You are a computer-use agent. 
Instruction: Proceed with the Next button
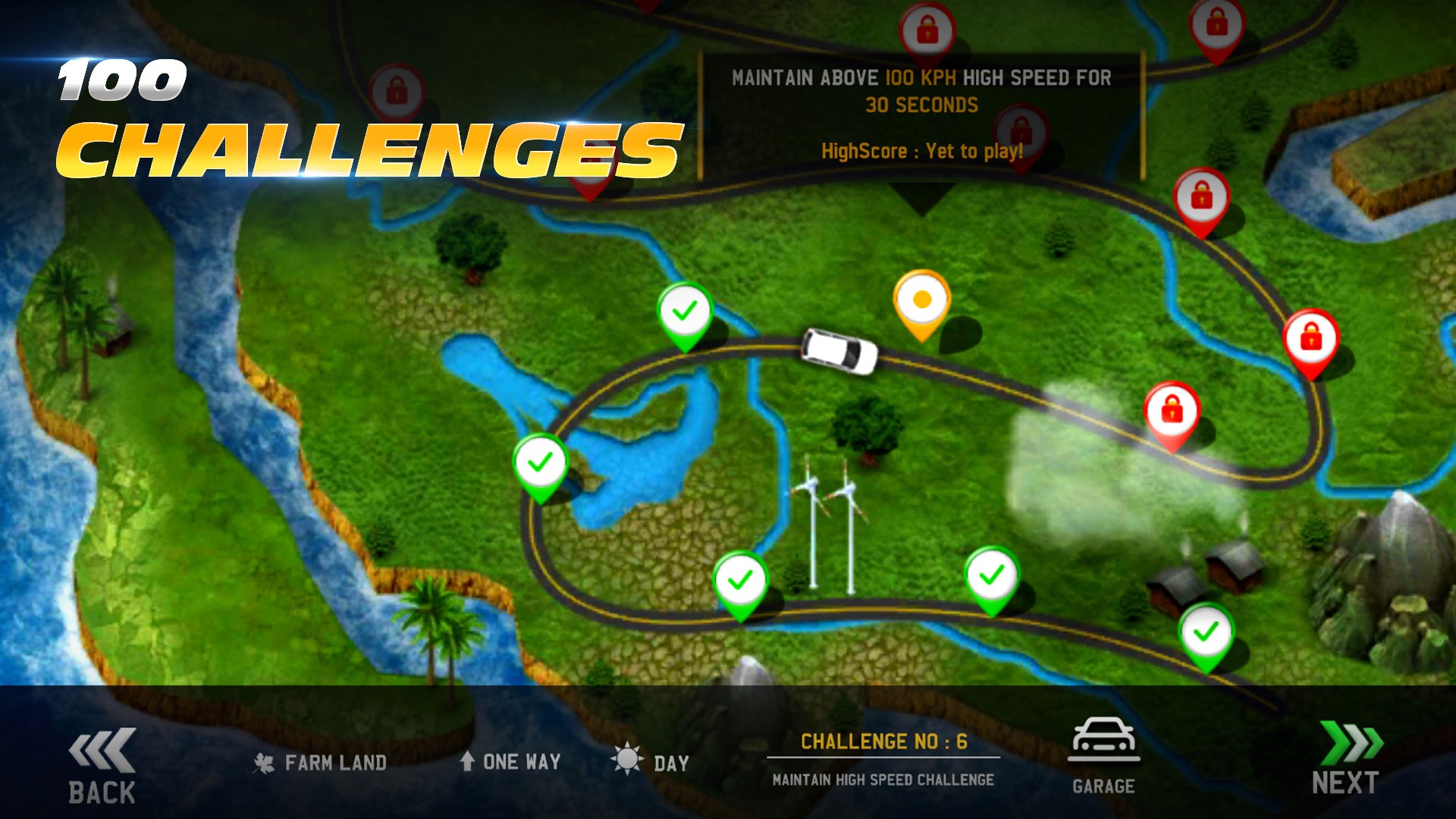[1347, 758]
